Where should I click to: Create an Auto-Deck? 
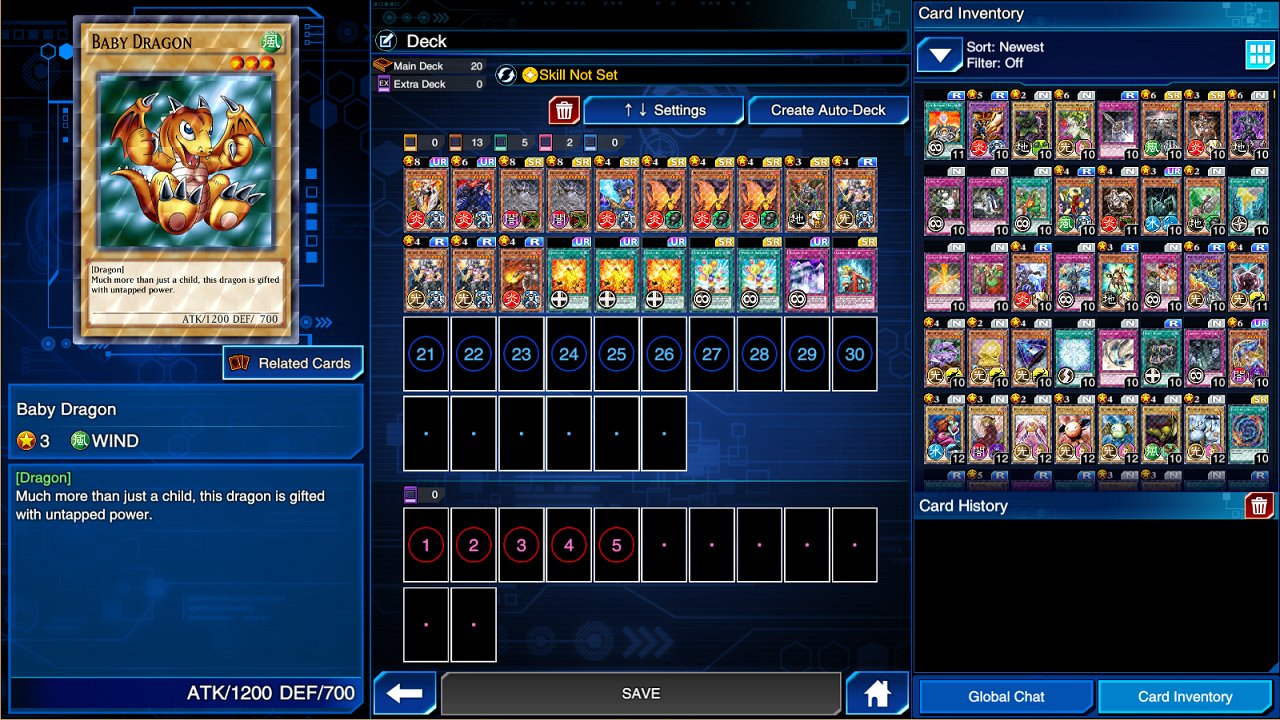point(828,110)
